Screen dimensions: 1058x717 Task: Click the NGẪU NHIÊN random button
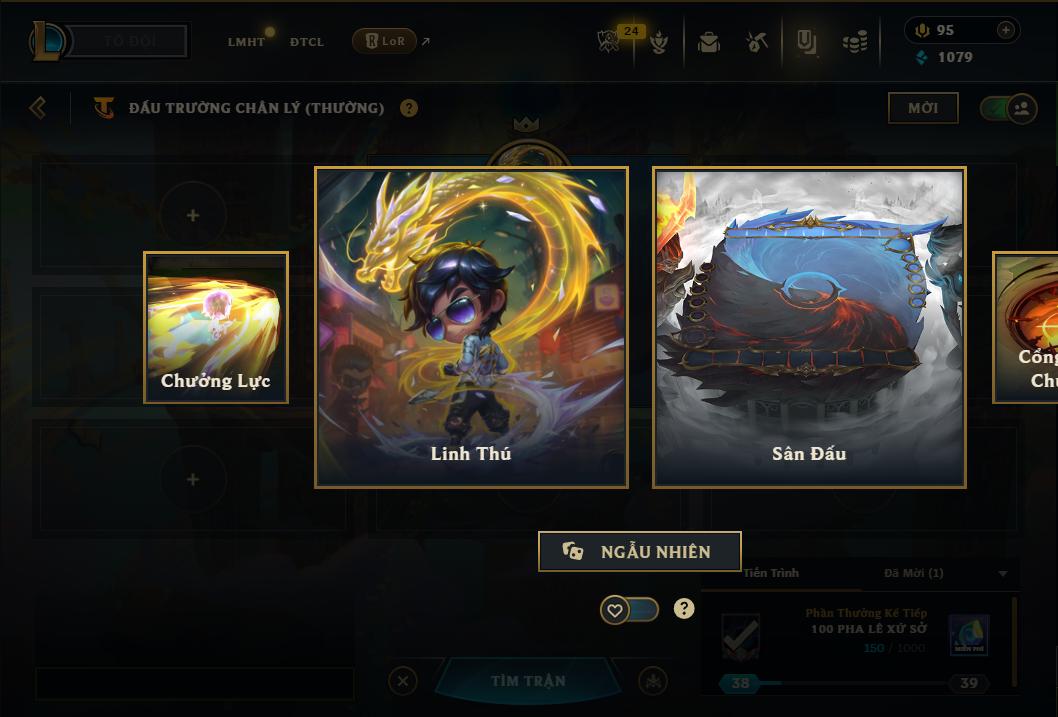pos(639,551)
